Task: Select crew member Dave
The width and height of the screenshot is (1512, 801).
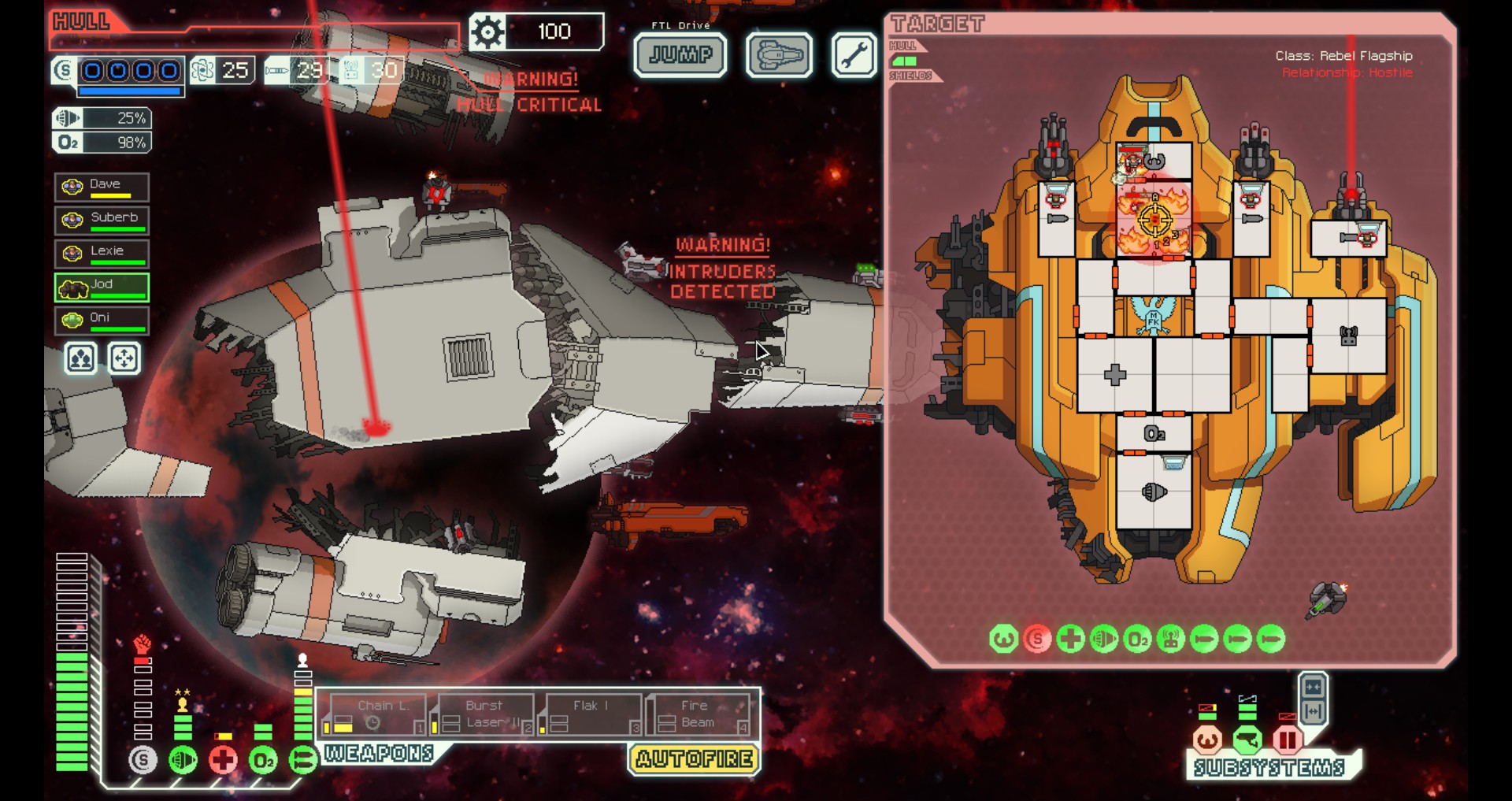Action: pyautogui.click(x=102, y=187)
